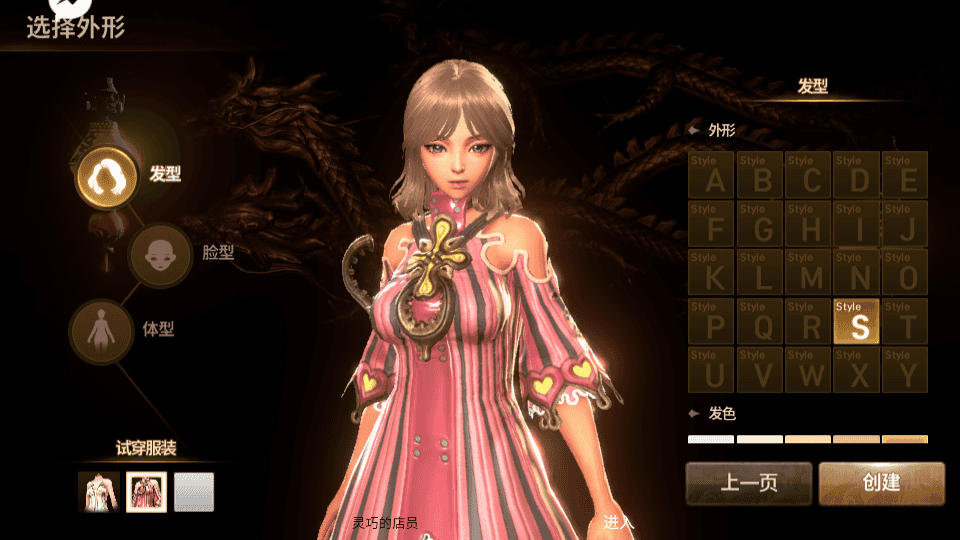Select the pink striped dress outfit
The image size is (960, 540).
point(146,492)
